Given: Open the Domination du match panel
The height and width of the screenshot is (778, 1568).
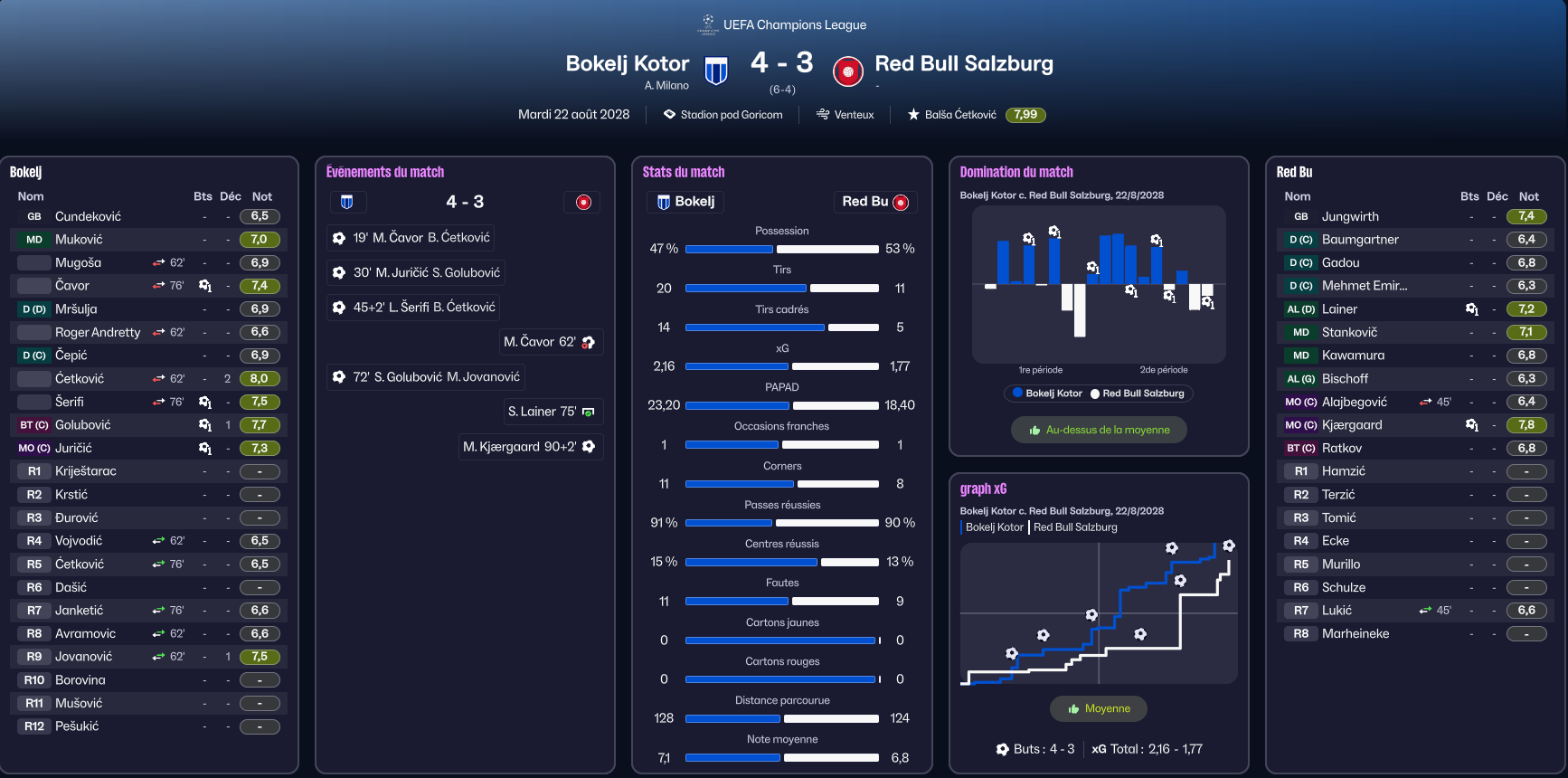Looking at the screenshot, I should pyautogui.click(x=1016, y=172).
